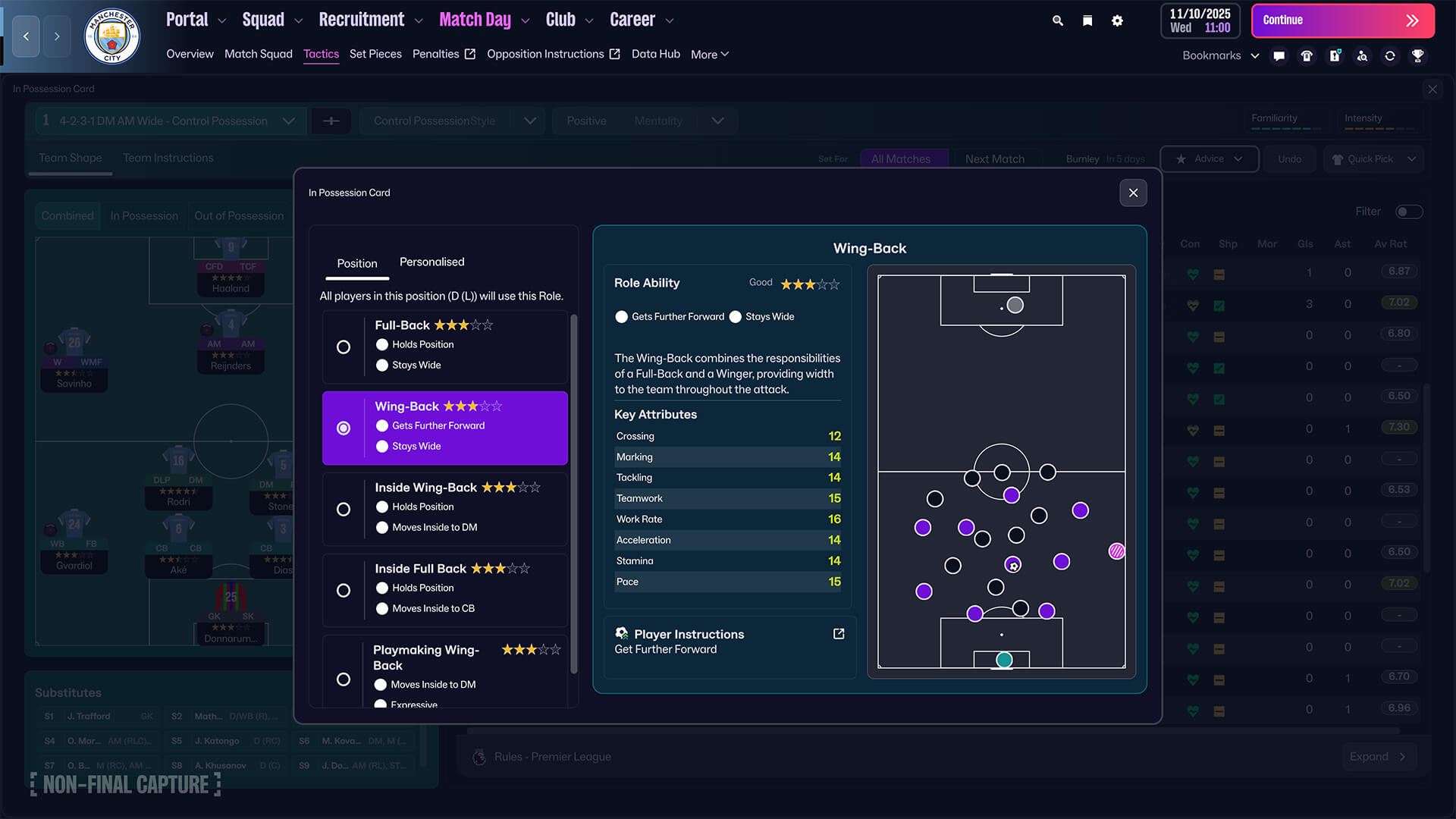Viewport: 1456px width, 819px height.
Task: Open the Match Day menu
Action: pos(475,19)
